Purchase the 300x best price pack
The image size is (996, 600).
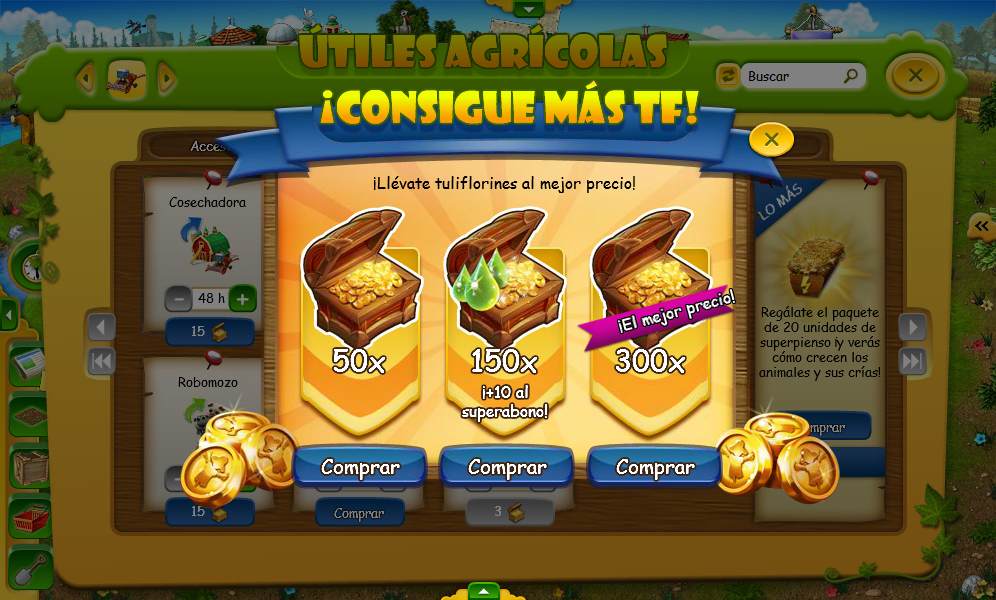click(x=655, y=467)
